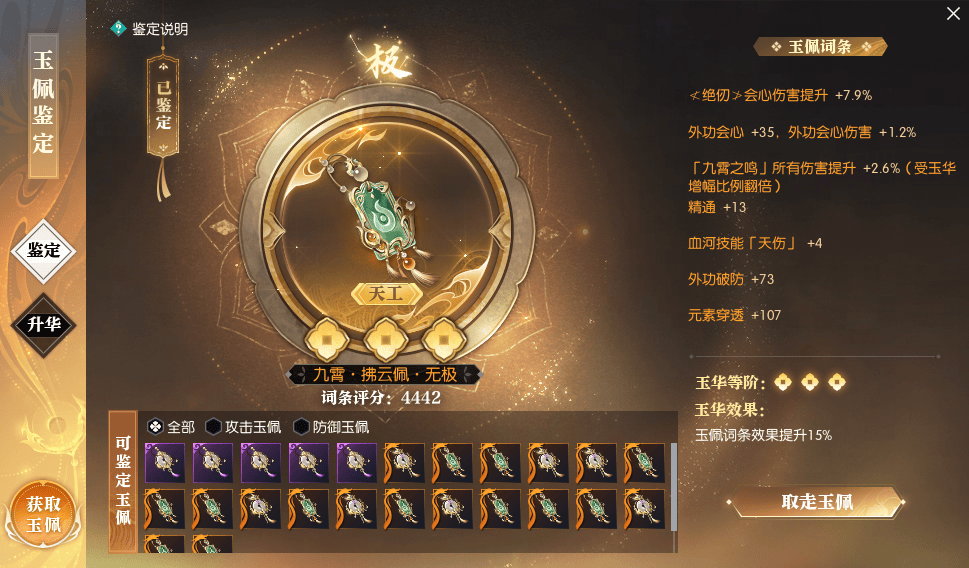Image resolution: width=969 pixels, height=568 pixels.
Task: Take the pendant with 取走玉佩
Action: [817, 502]
